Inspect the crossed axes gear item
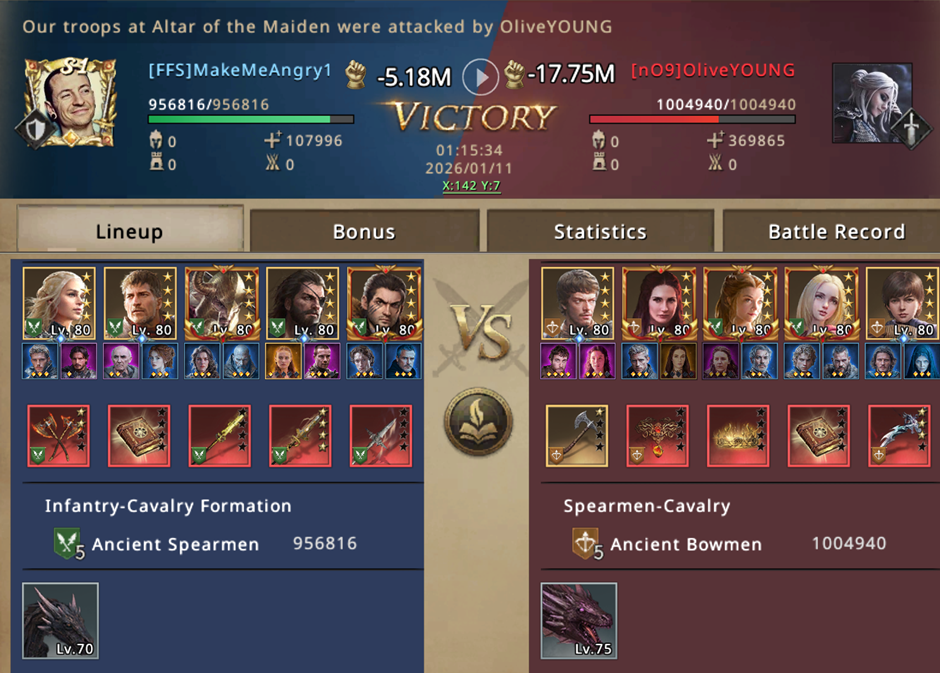Viewport: 940px width, 673px height. click(x=58, y=435)
